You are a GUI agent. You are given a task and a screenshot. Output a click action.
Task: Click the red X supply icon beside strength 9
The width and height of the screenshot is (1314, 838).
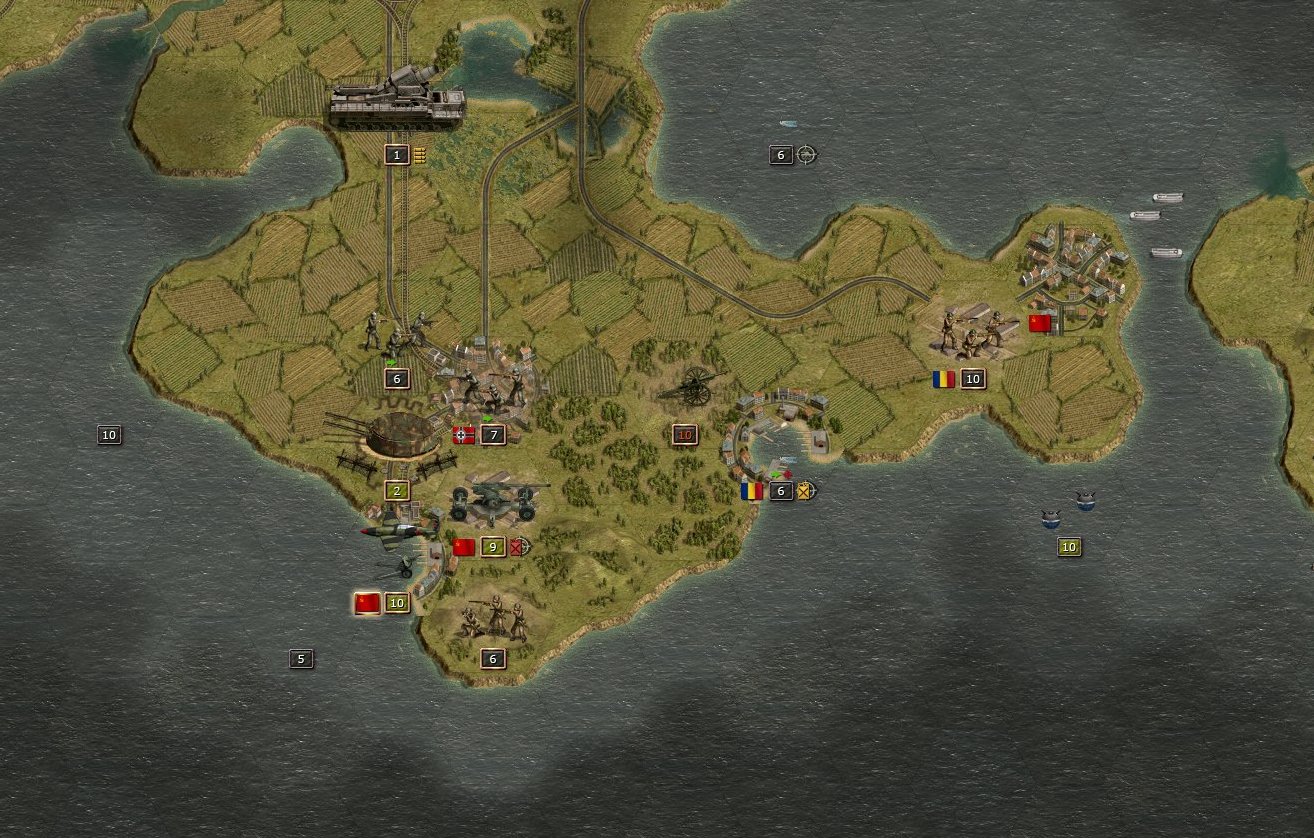coord(517,548)
